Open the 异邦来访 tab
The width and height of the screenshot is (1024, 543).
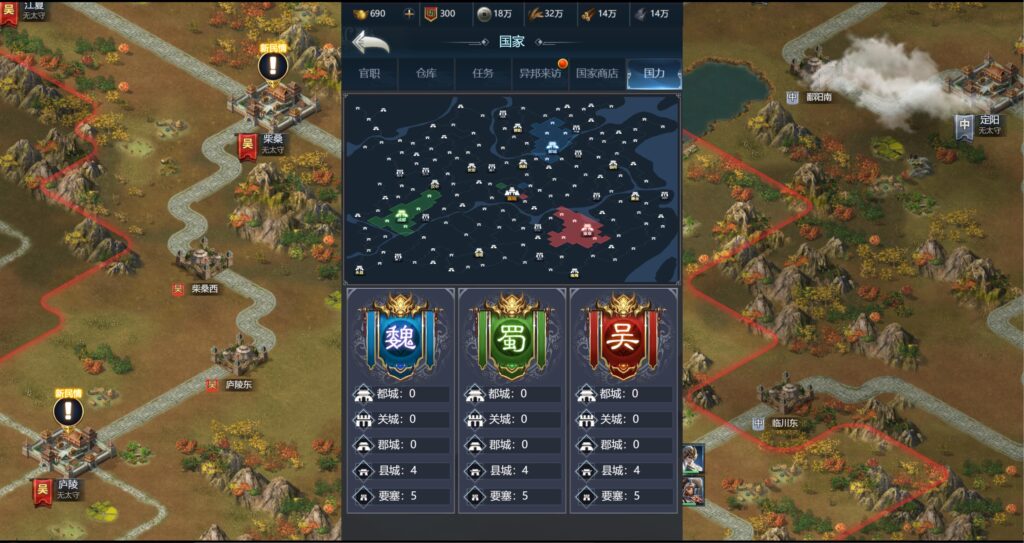[x=540, y=74]
